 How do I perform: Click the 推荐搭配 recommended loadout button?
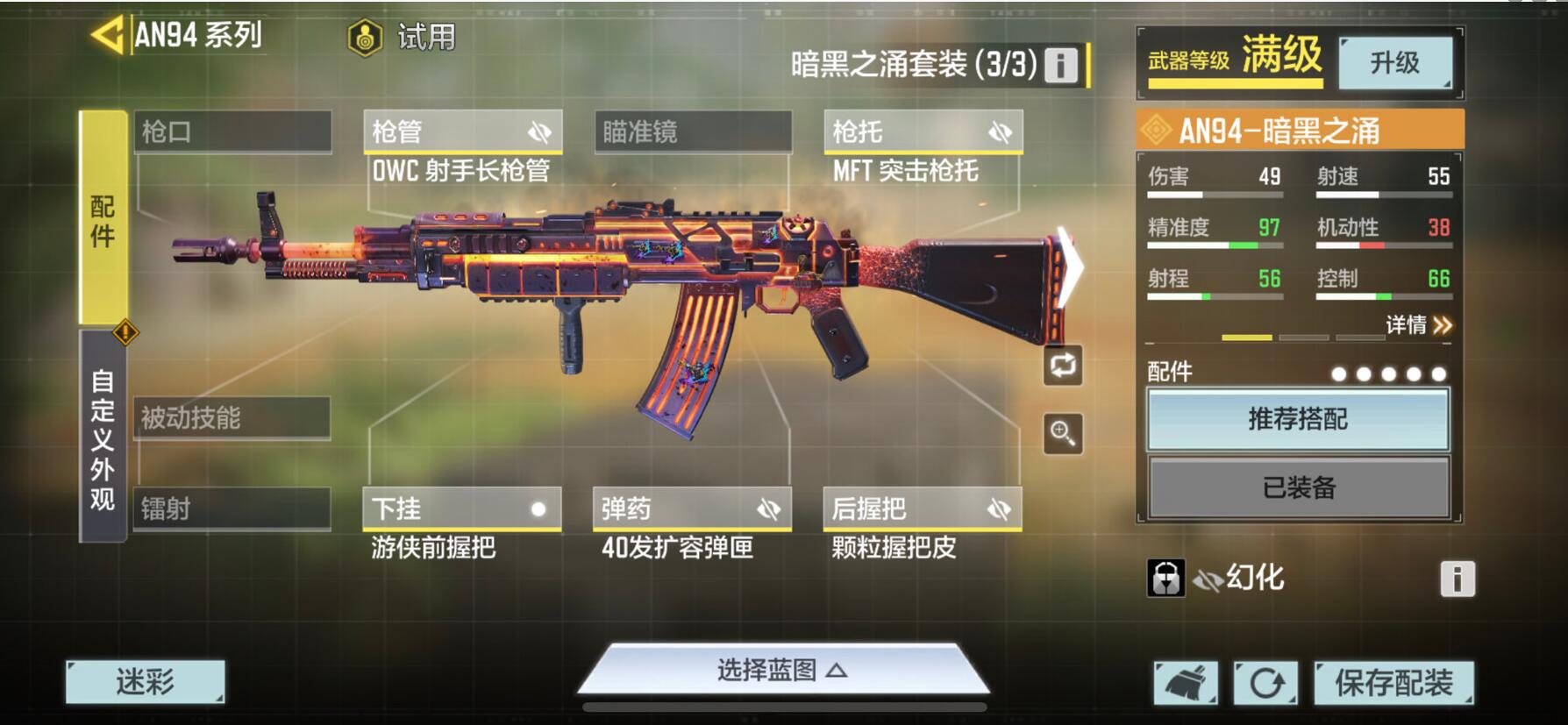click(x=1299, y=420)
